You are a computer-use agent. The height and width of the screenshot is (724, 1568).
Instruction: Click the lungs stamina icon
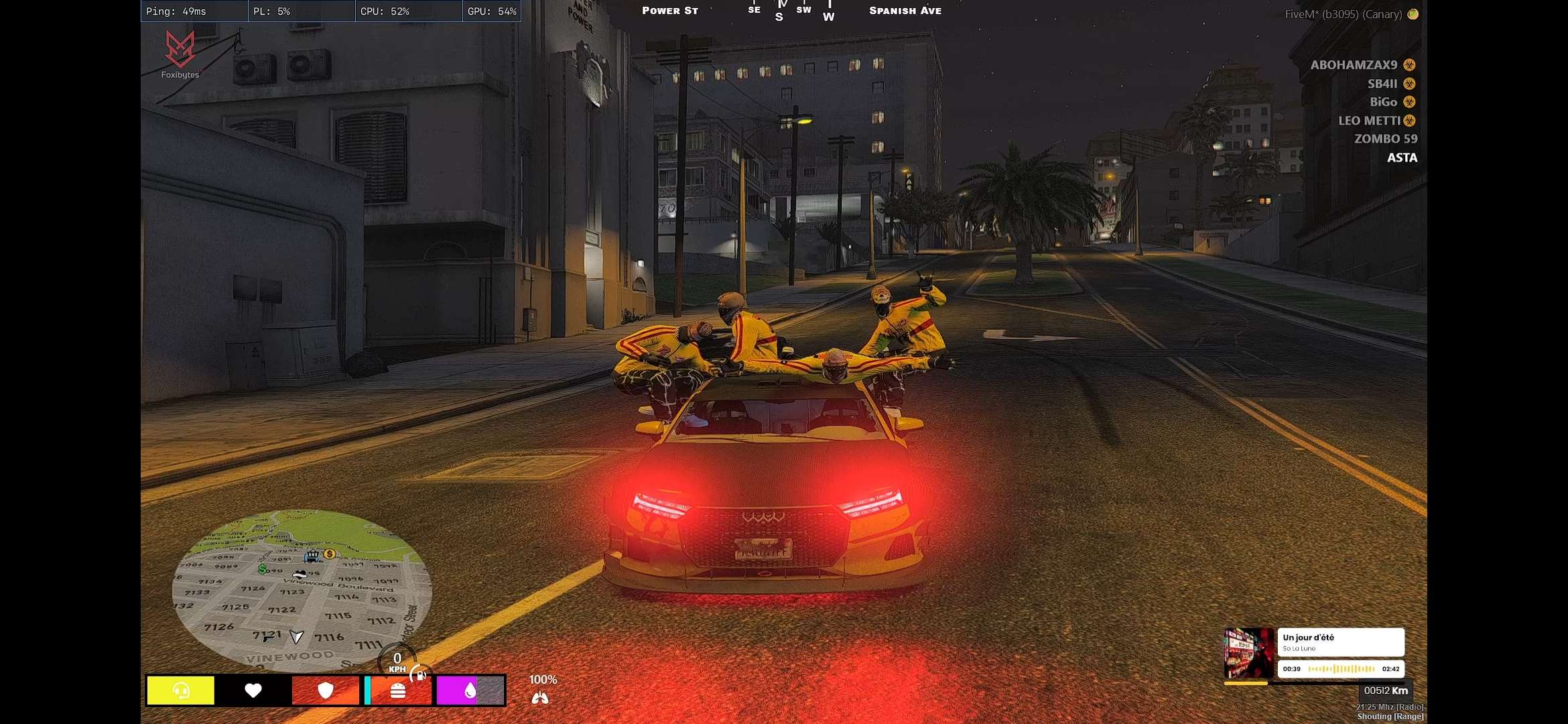pos(540,699)
